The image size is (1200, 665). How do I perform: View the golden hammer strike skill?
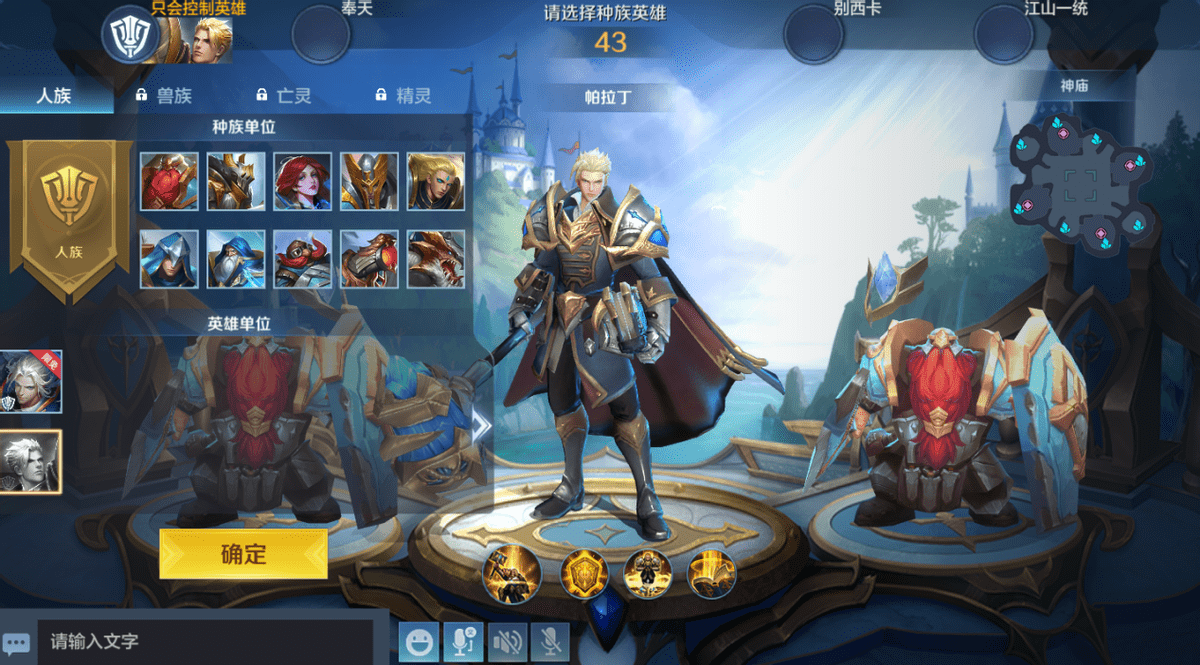tap(512, 573)
